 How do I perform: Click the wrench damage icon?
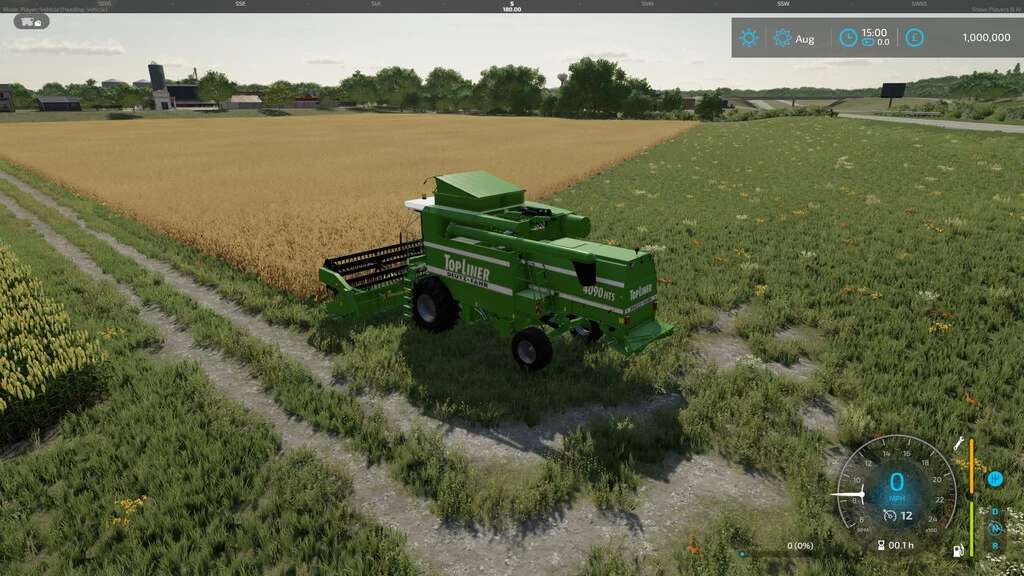tap(958, 443)
